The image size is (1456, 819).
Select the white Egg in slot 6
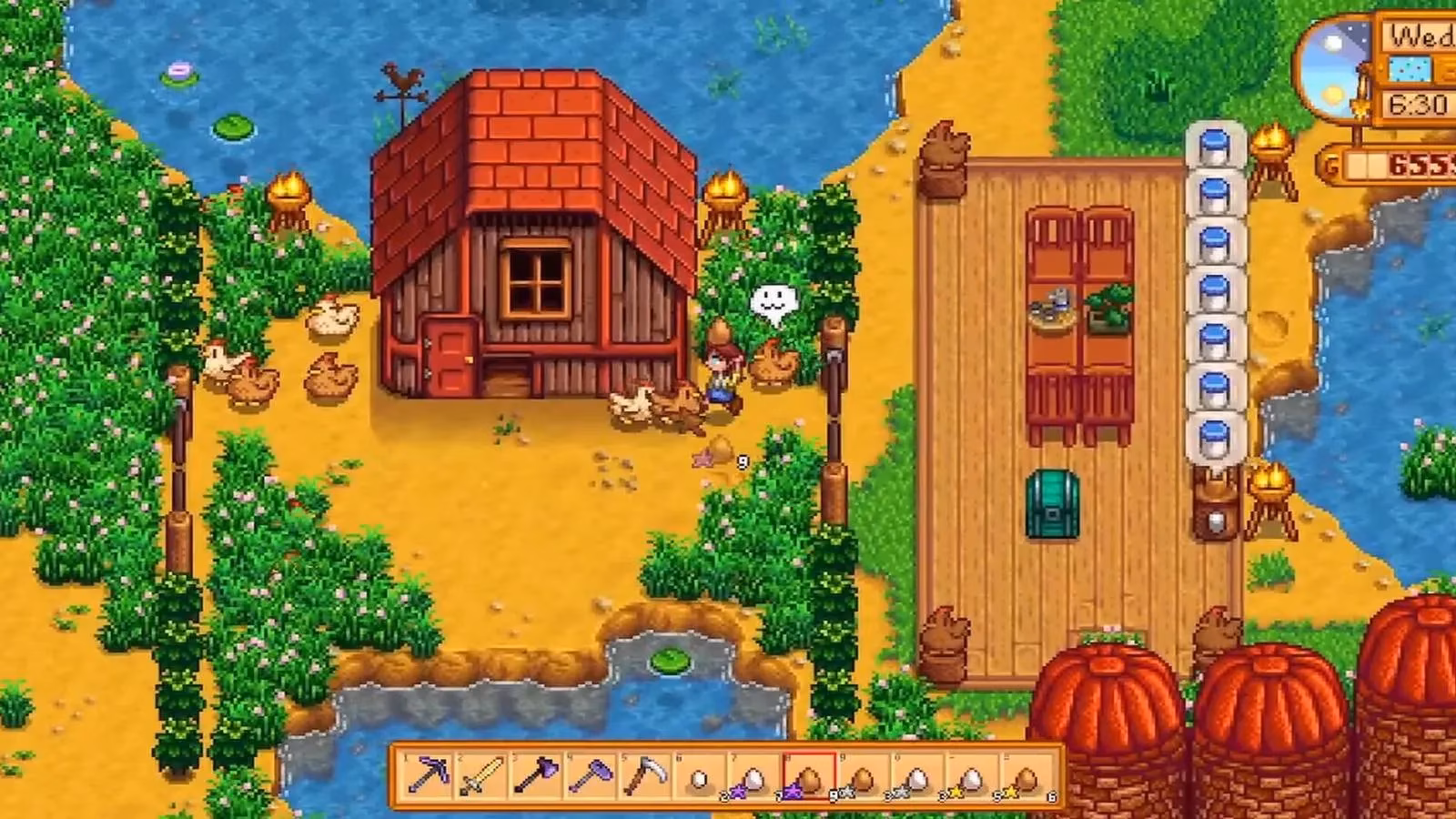[x=698, y=773]
